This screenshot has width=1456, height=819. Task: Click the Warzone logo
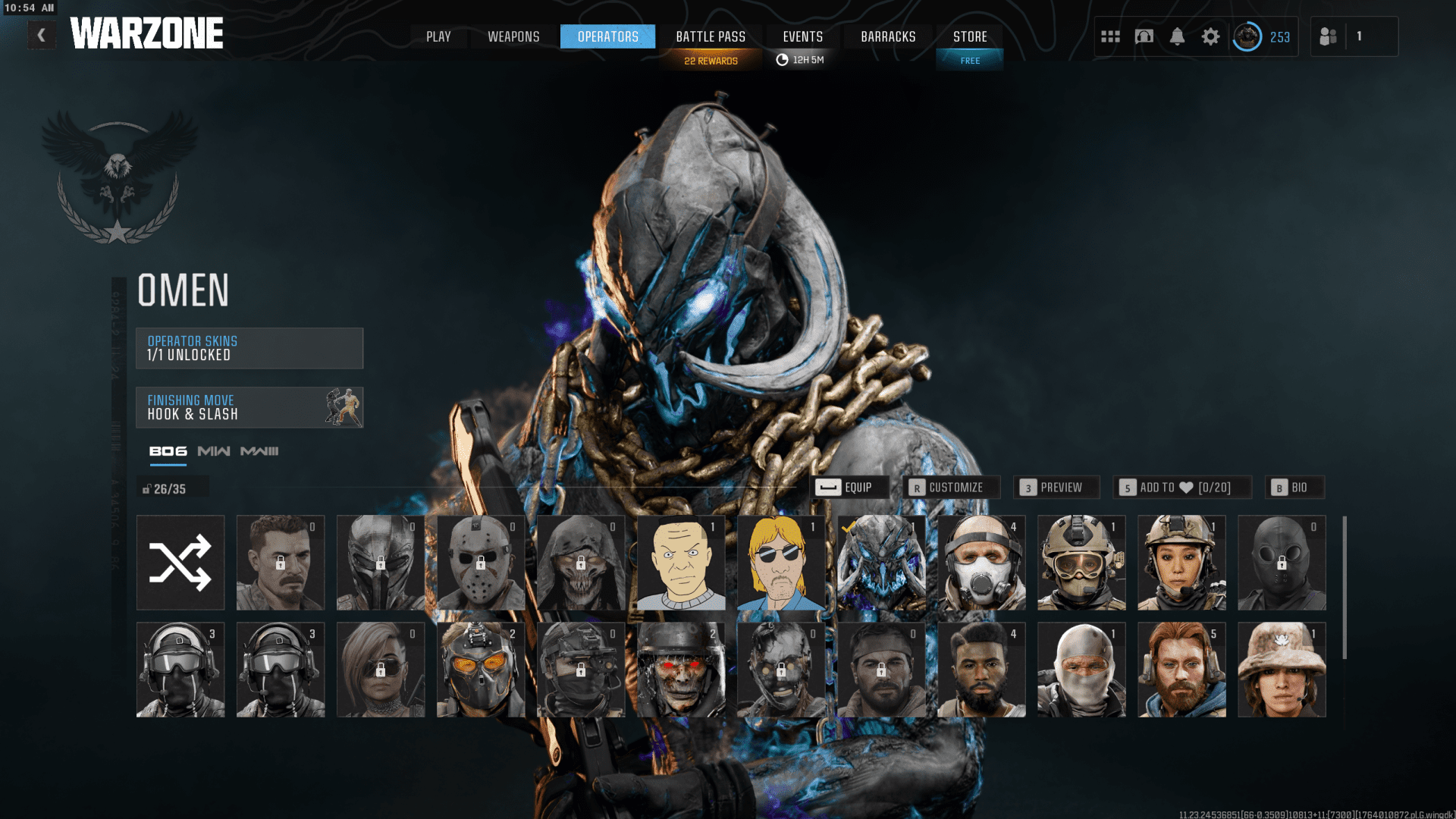pyautogui.click(x=148, y=33)
